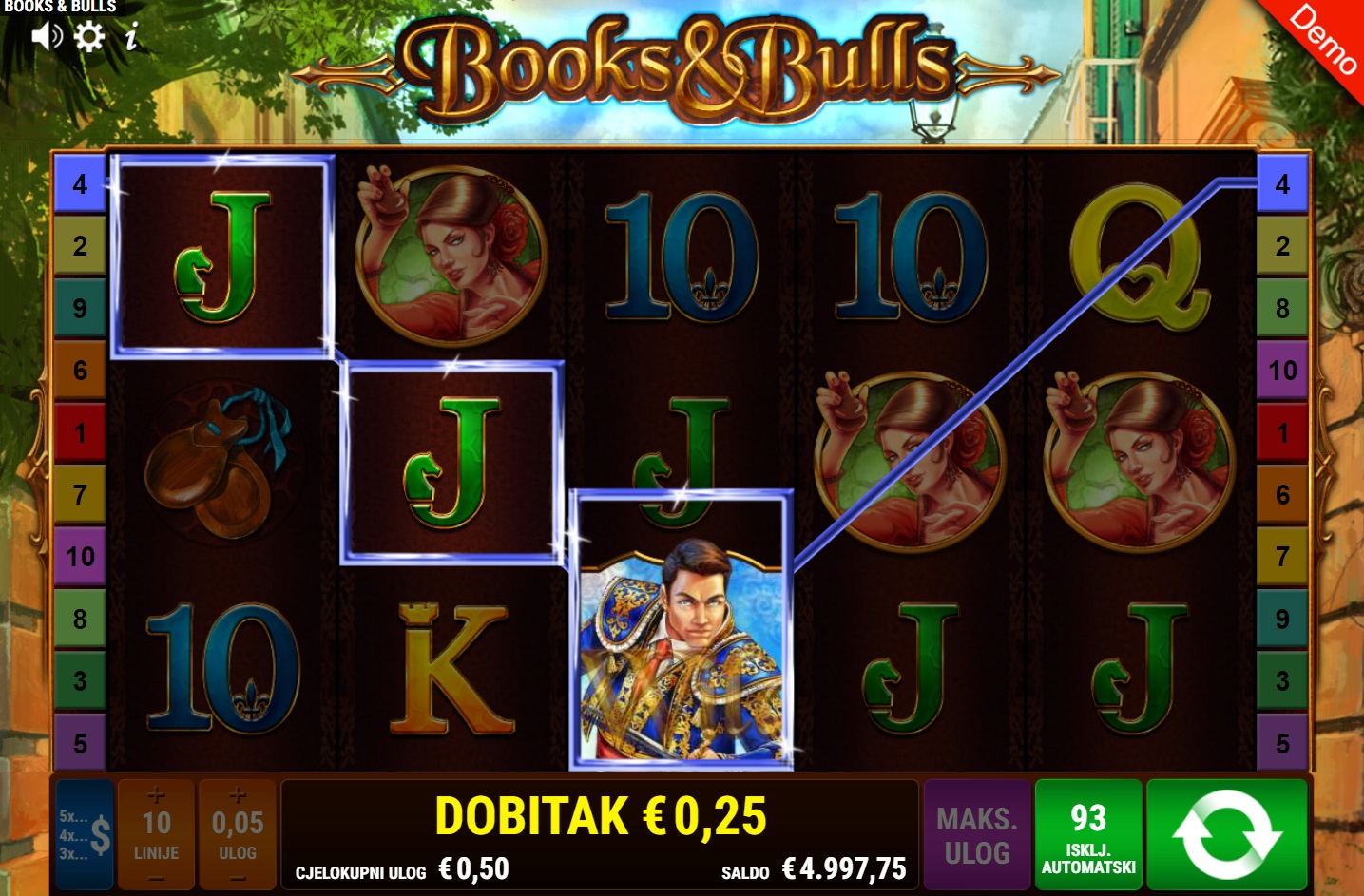
Task: Open the paytable with the dollar button
Action: coord(86,834)
